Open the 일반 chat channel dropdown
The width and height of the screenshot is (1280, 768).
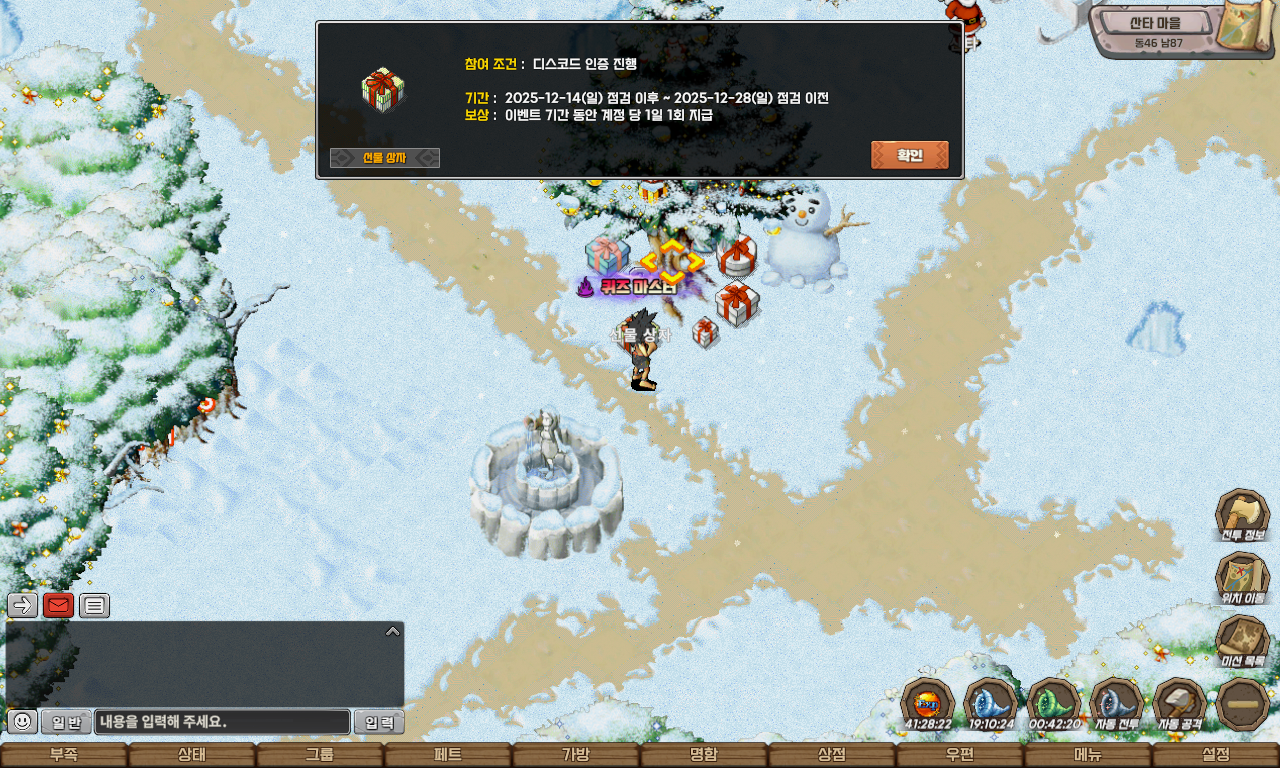(x=65, y=722)
